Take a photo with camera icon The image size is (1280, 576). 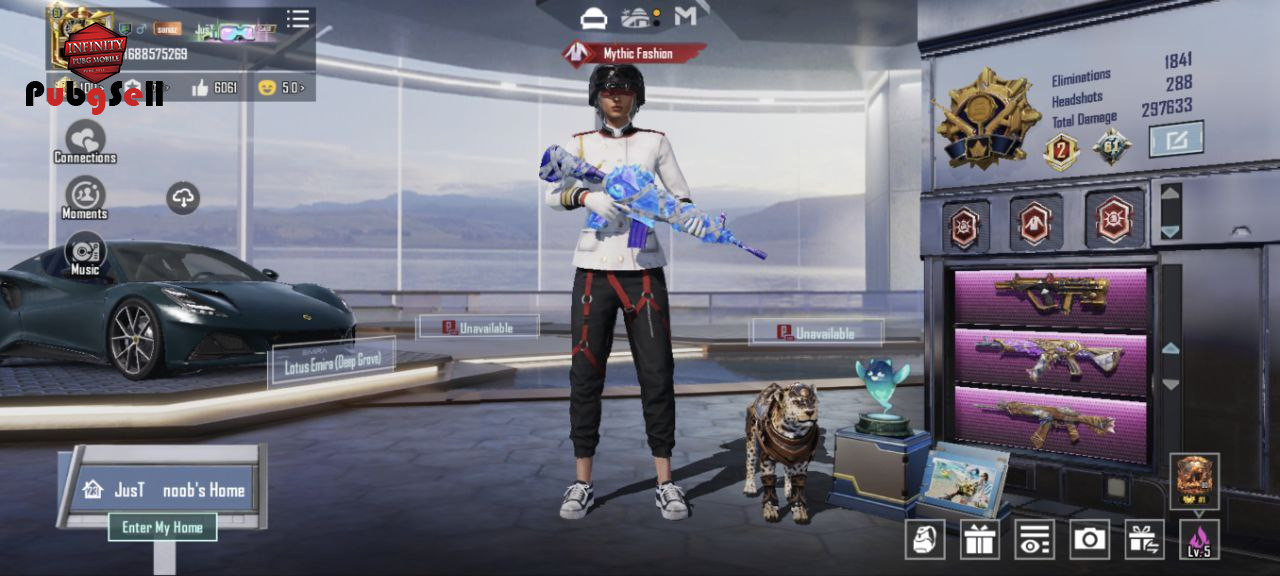1089,540
